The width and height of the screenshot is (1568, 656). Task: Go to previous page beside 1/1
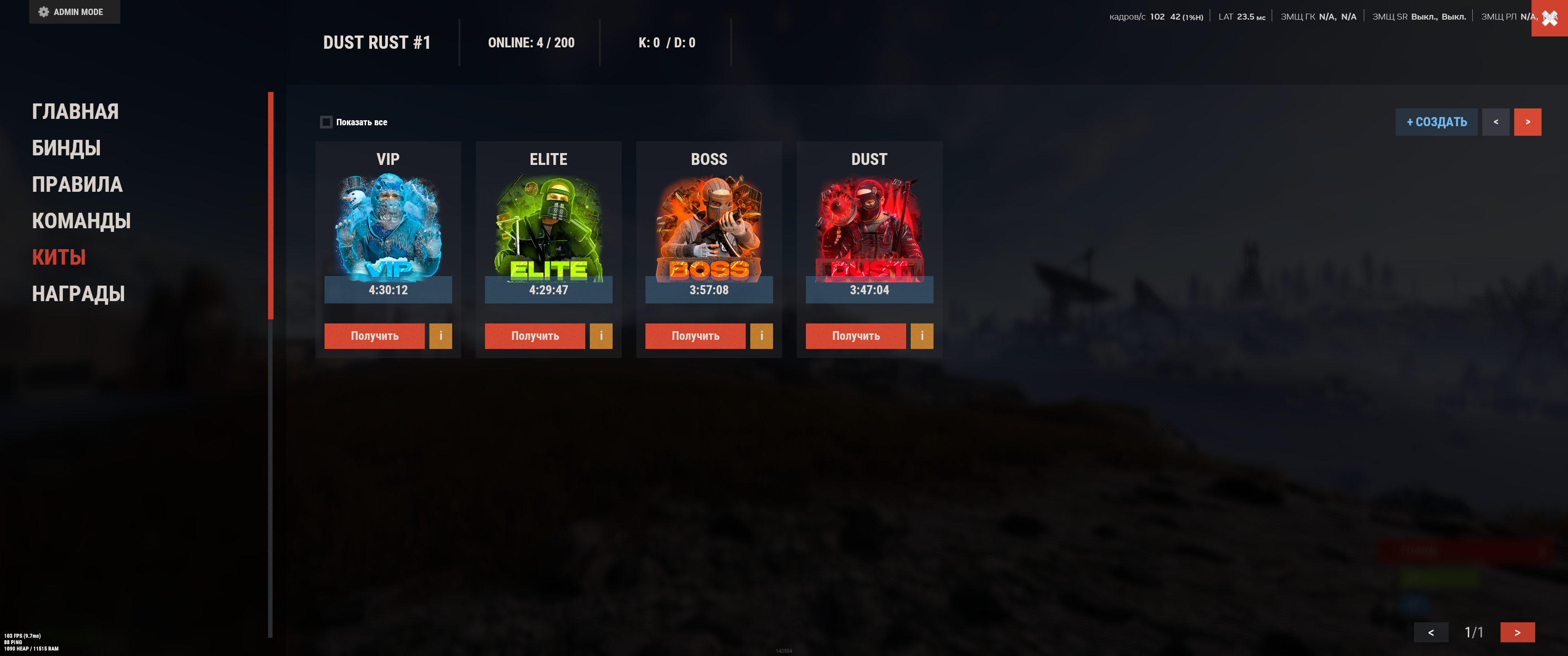pyautogui.click(x=1430, y=632)
